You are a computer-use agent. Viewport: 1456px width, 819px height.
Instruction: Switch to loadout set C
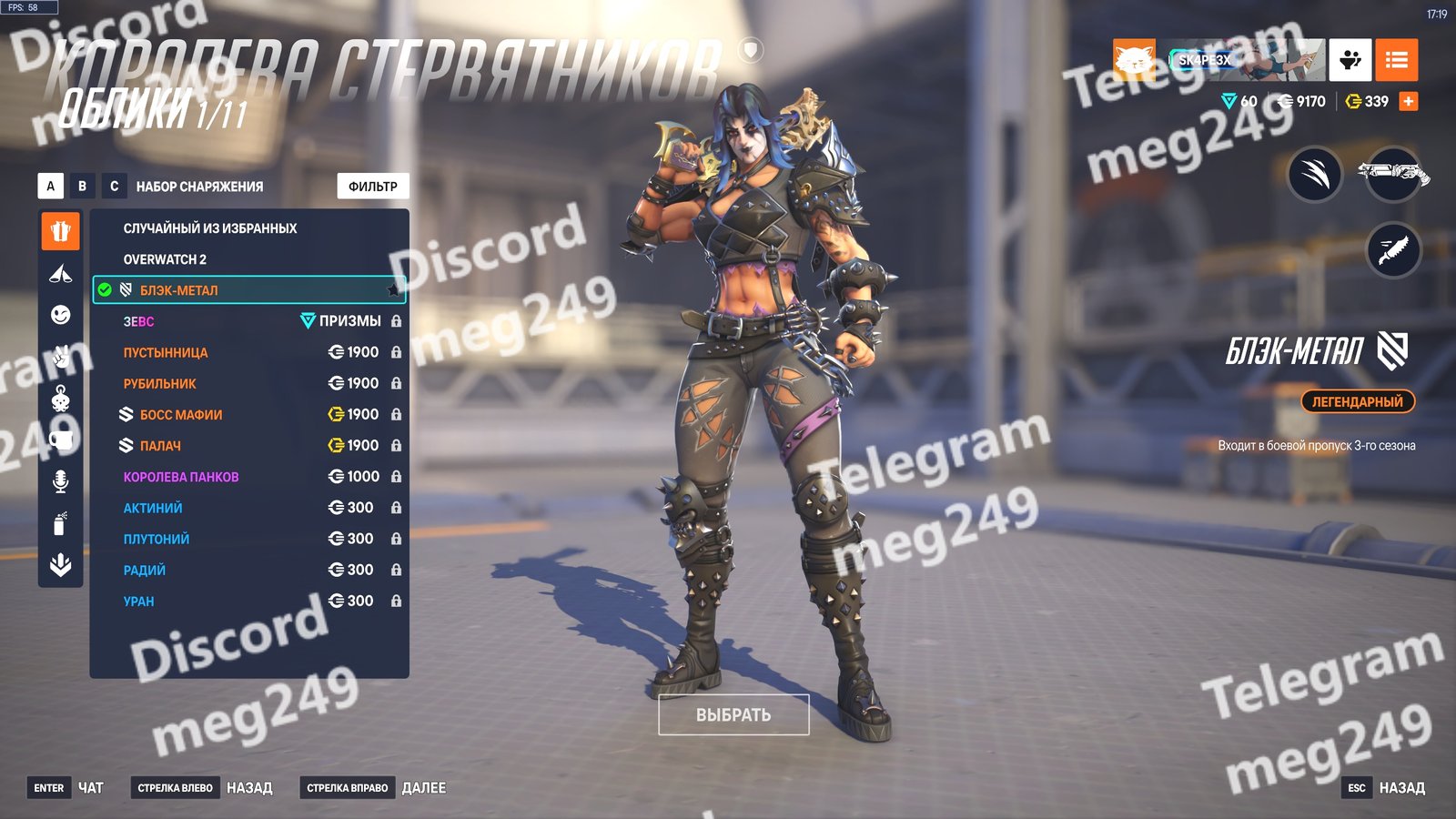pyautogui.click(x=114, y=187)
